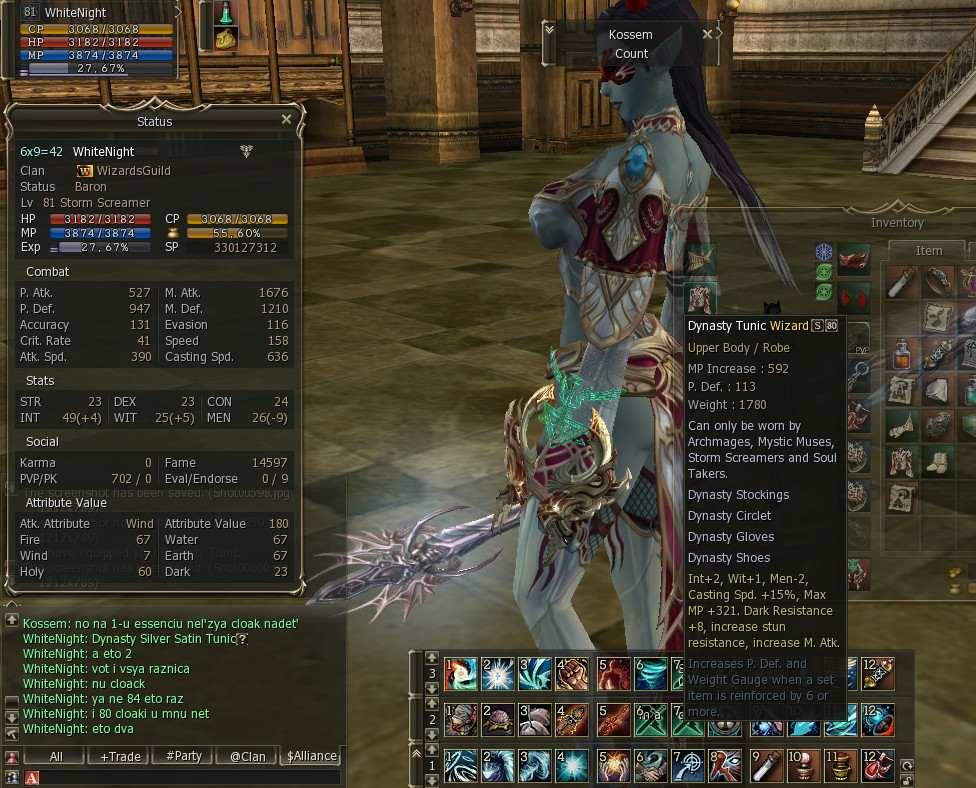Switch chat to the All tab
The height and width of the screenshot is (788, 976).
[x=56, y=756]
